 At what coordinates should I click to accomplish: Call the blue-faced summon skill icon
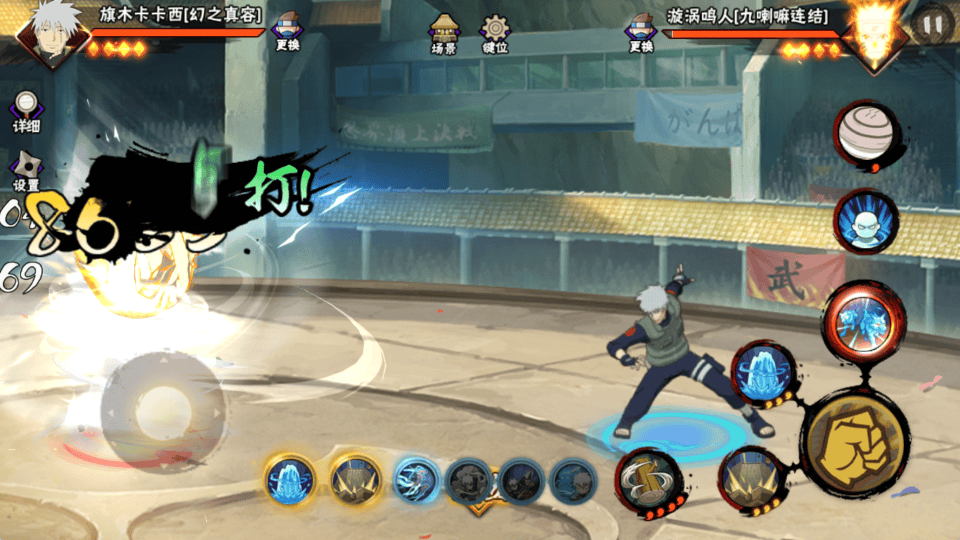pos(865,222)
